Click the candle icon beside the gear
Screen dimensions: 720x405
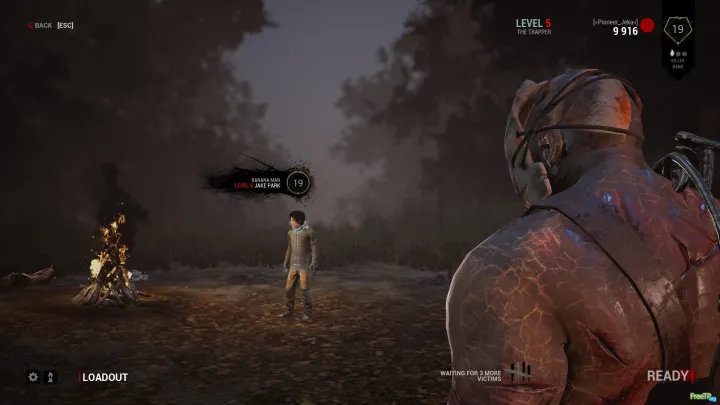pos(51,378)
